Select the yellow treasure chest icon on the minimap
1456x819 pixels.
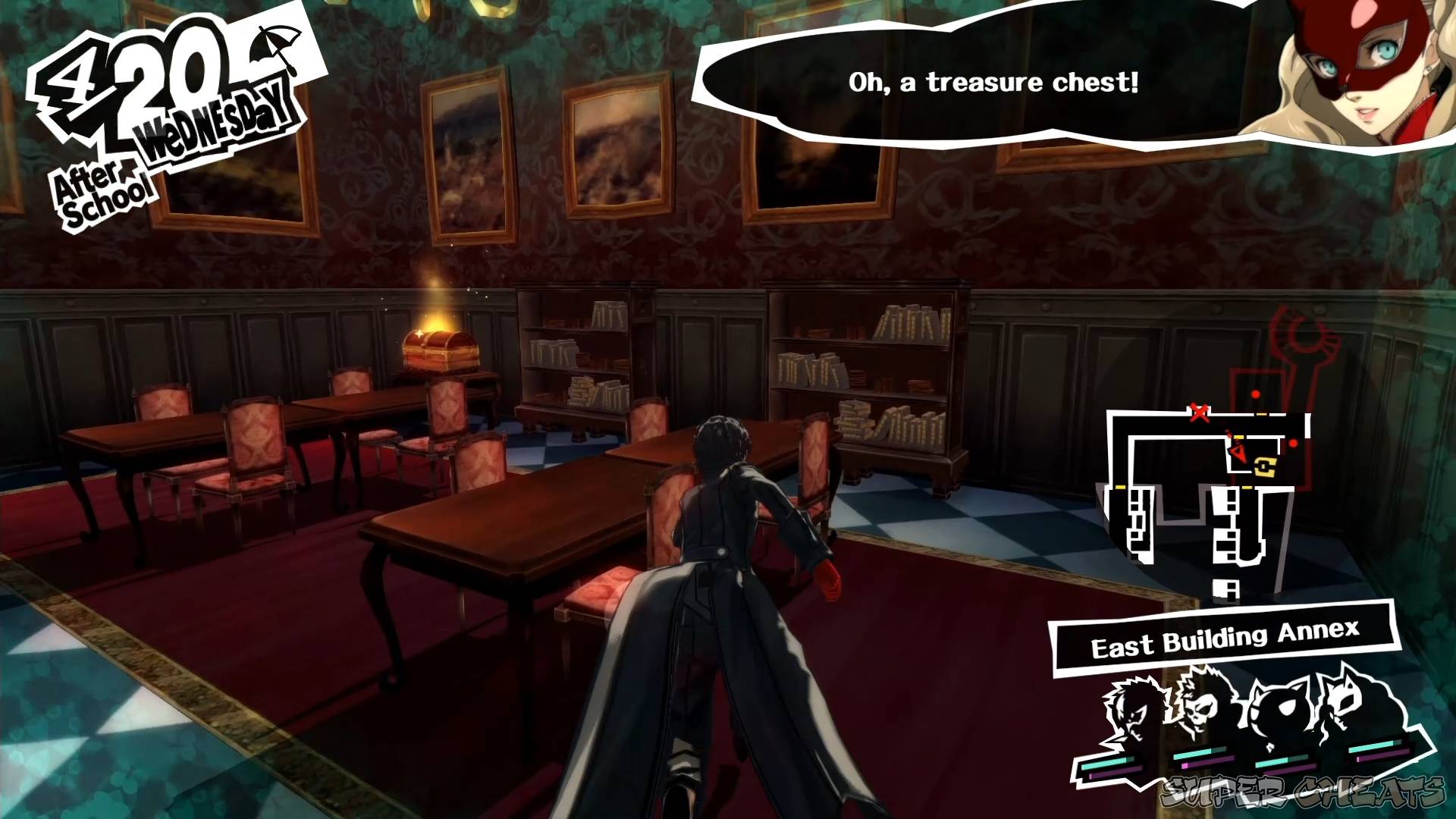click(1265, 467)
